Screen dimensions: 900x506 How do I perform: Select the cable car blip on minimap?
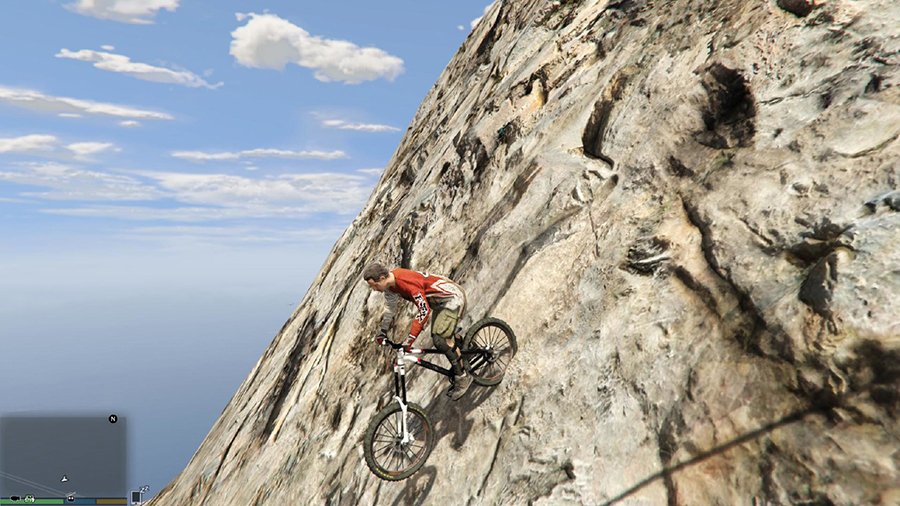(x=71, y=498)
